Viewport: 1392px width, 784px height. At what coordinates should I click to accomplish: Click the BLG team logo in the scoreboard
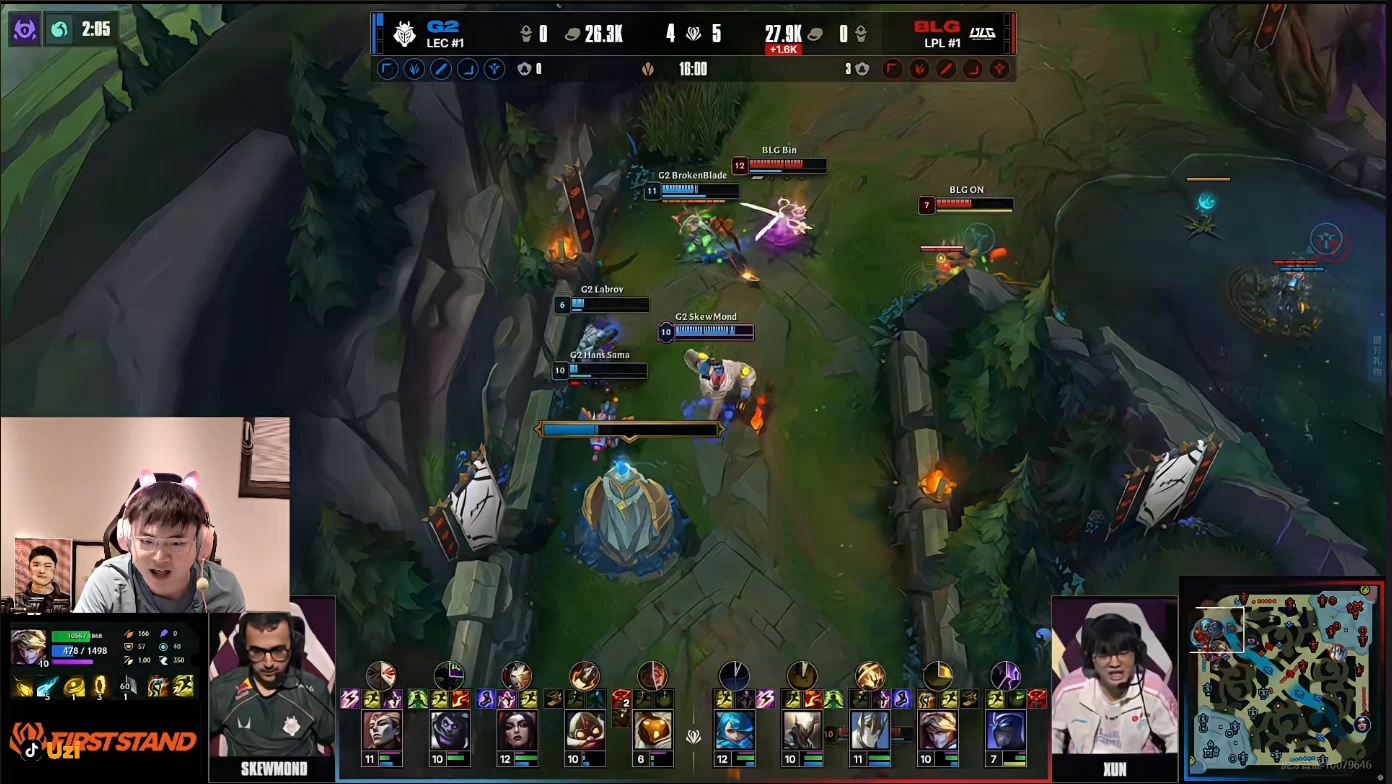pos(982,34)
